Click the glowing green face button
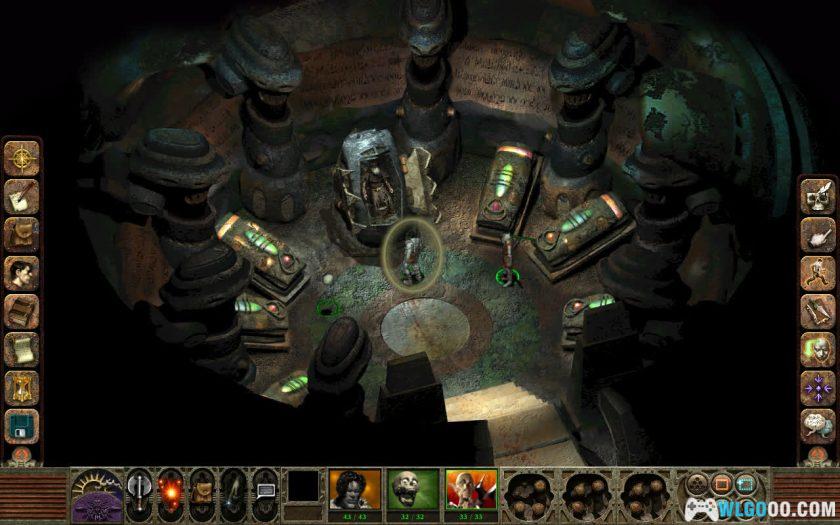The image size is (840, 525). [x=817, y=347]
